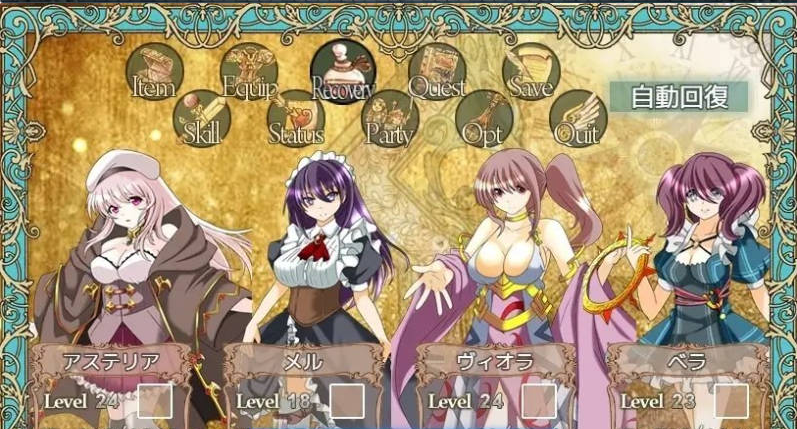Tick the checkbox for アステリア

(155, 401)
